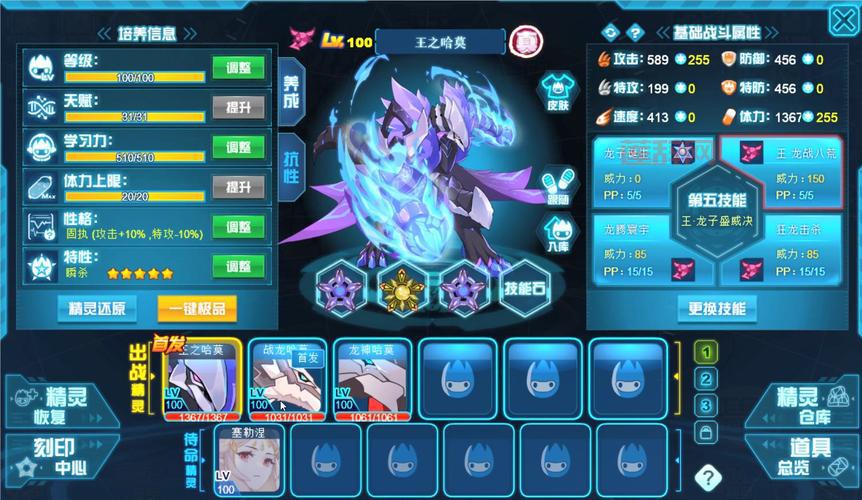Activate the orange 一键极品 button

coord(198,307)
